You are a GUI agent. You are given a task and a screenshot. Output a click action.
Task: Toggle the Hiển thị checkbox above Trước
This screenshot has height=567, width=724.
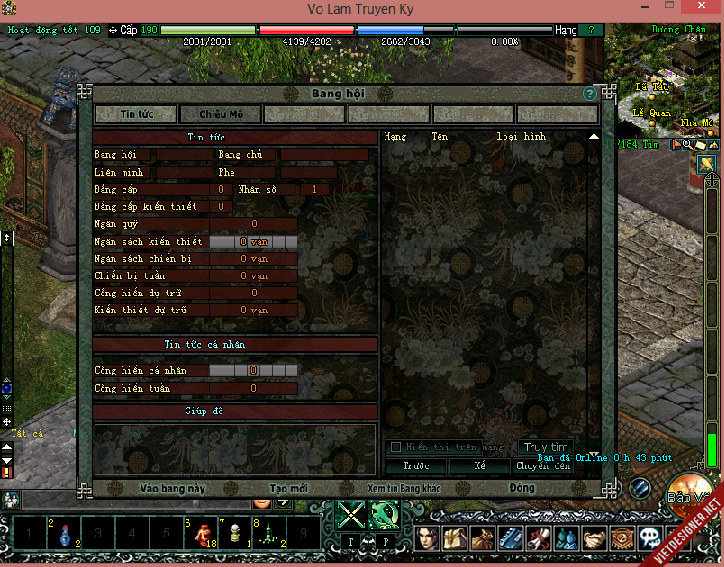point(396,447)
